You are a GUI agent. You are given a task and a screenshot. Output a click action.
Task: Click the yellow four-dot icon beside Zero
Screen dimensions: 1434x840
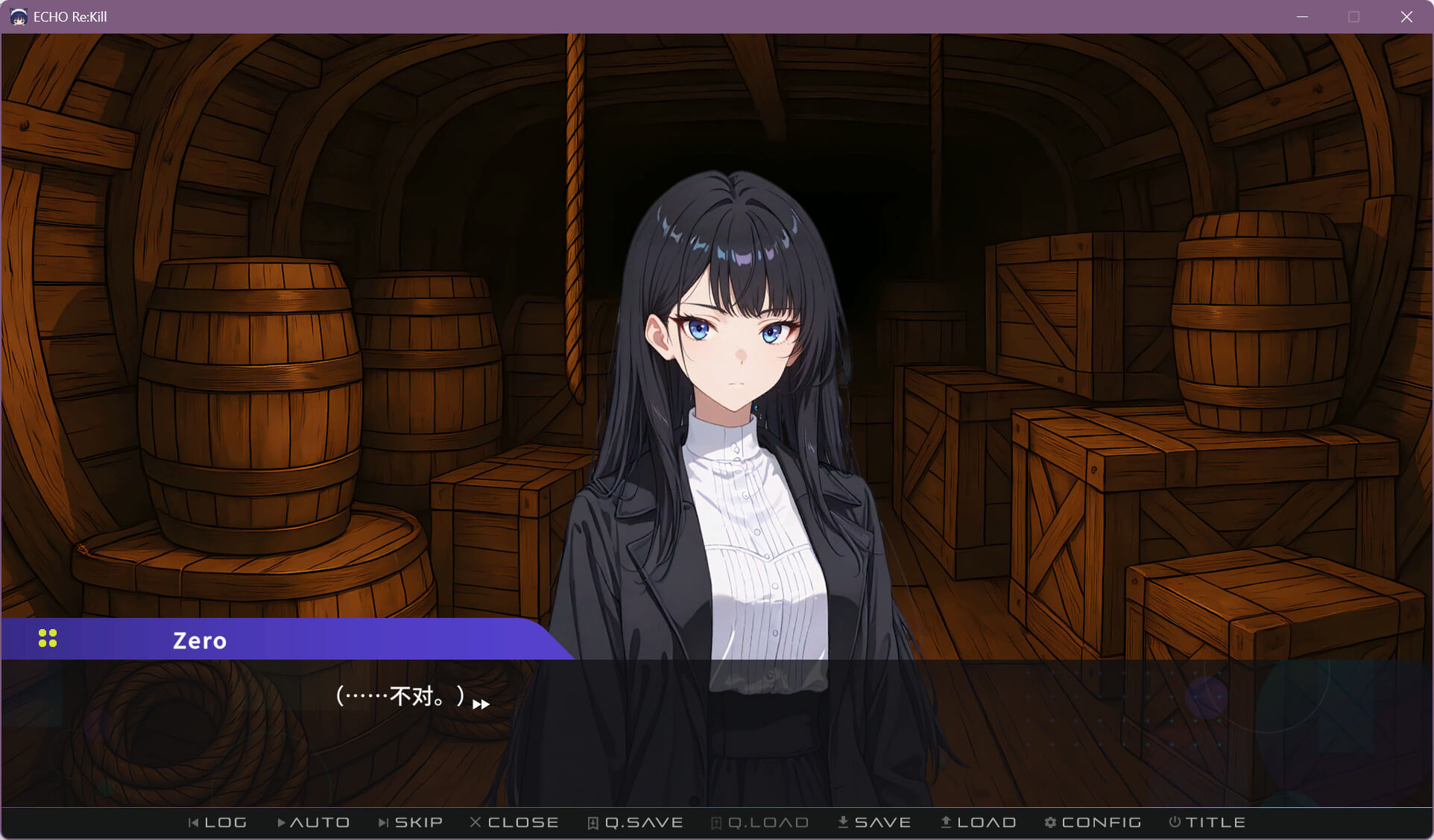48,639
